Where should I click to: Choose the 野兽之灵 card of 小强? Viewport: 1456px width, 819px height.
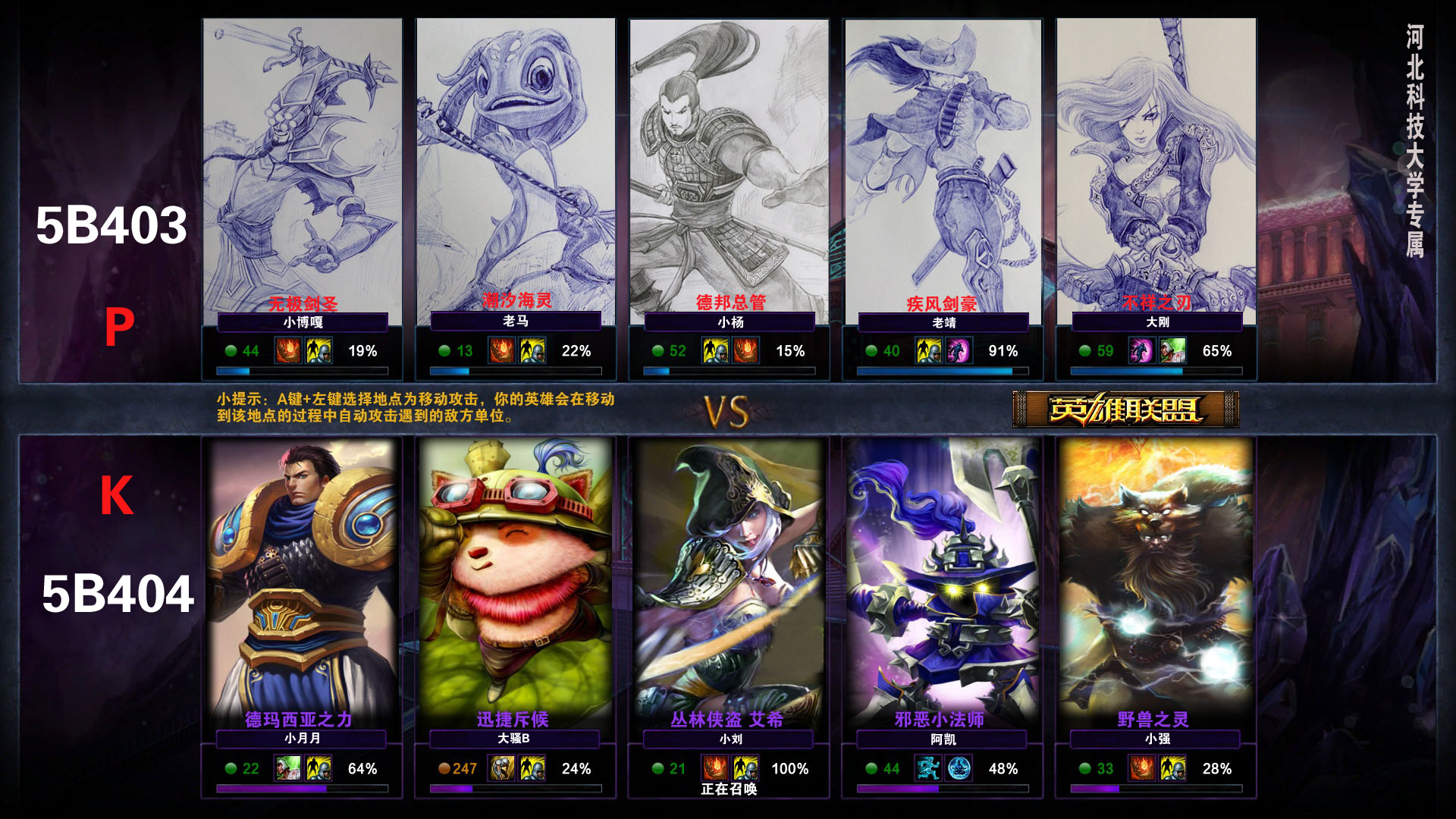coord(1156,576)
